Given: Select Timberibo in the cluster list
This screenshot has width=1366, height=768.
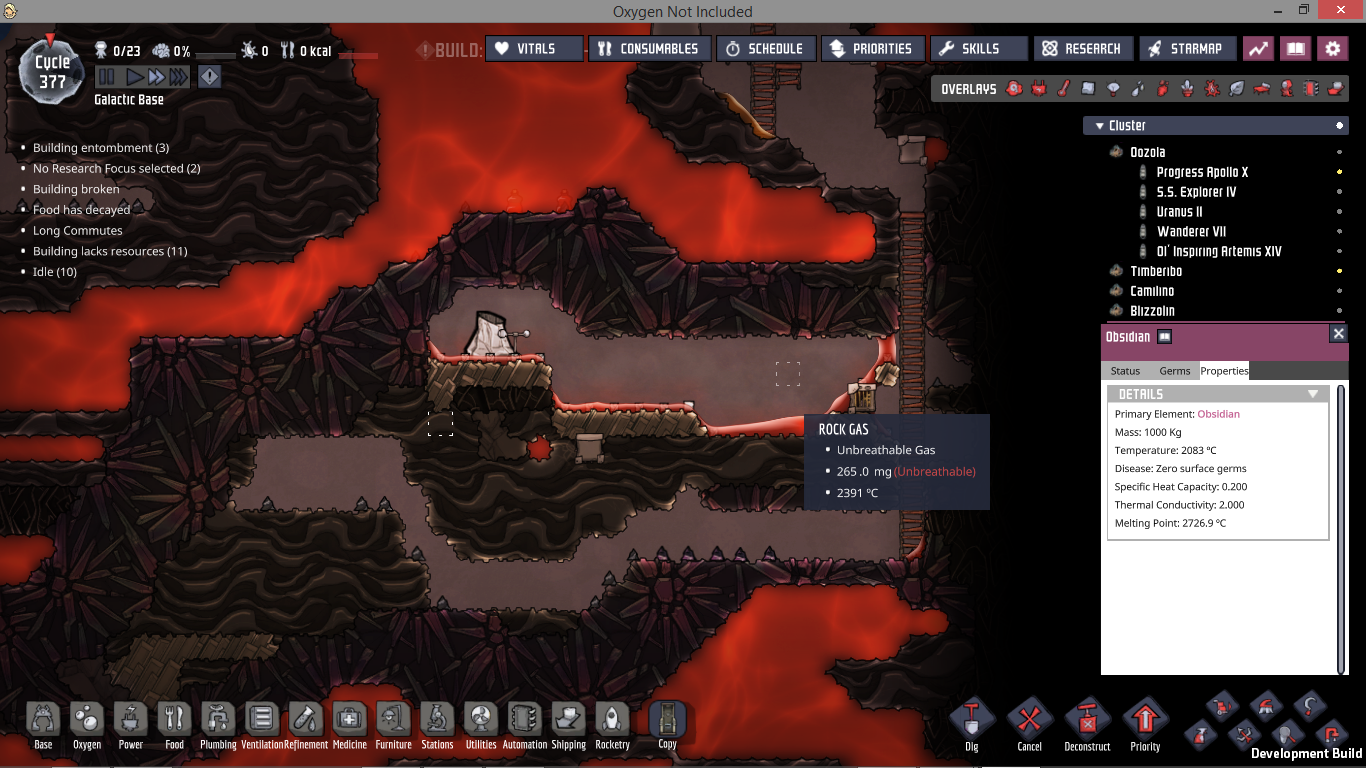Looking at the screenshot, I should coord(1156,271).
